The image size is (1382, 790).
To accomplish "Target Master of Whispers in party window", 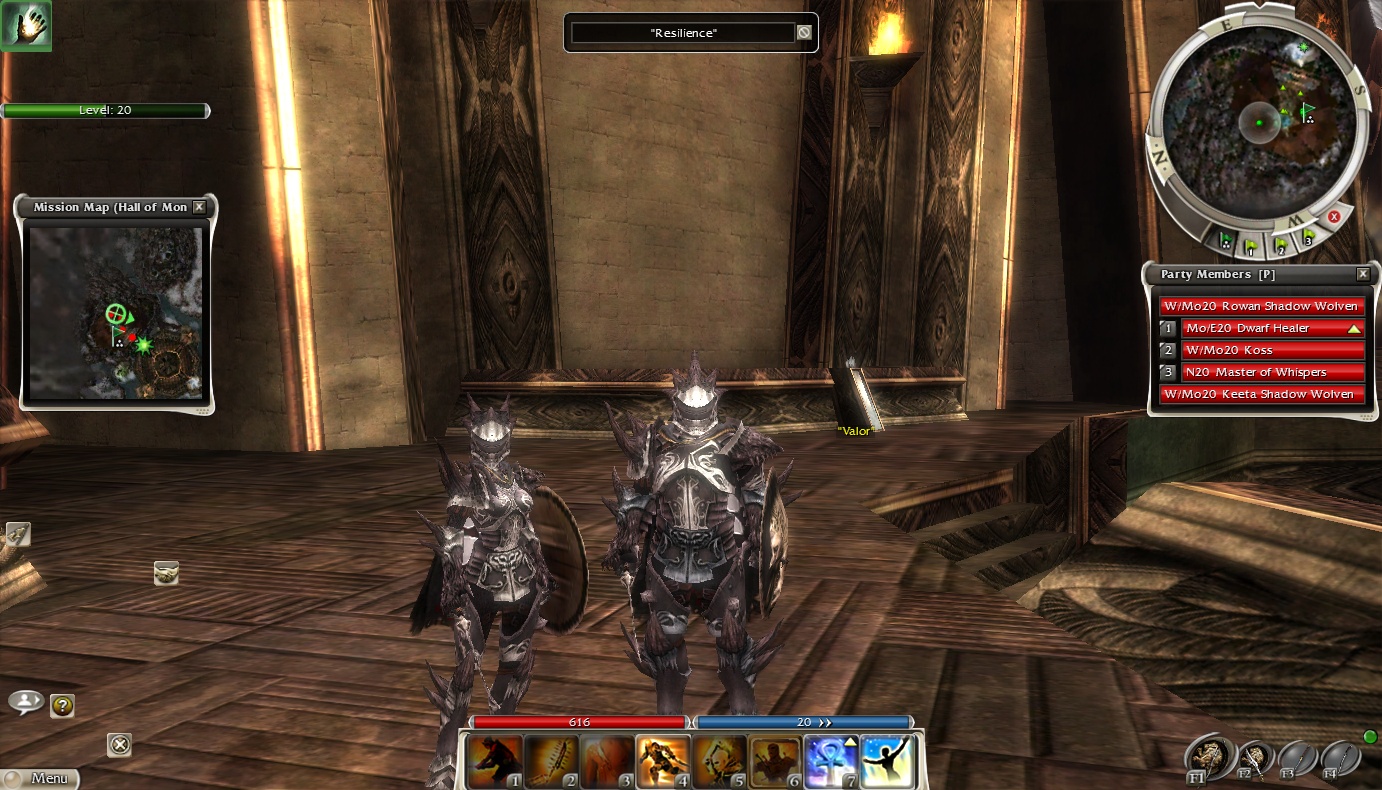I will click(1272, 372).
